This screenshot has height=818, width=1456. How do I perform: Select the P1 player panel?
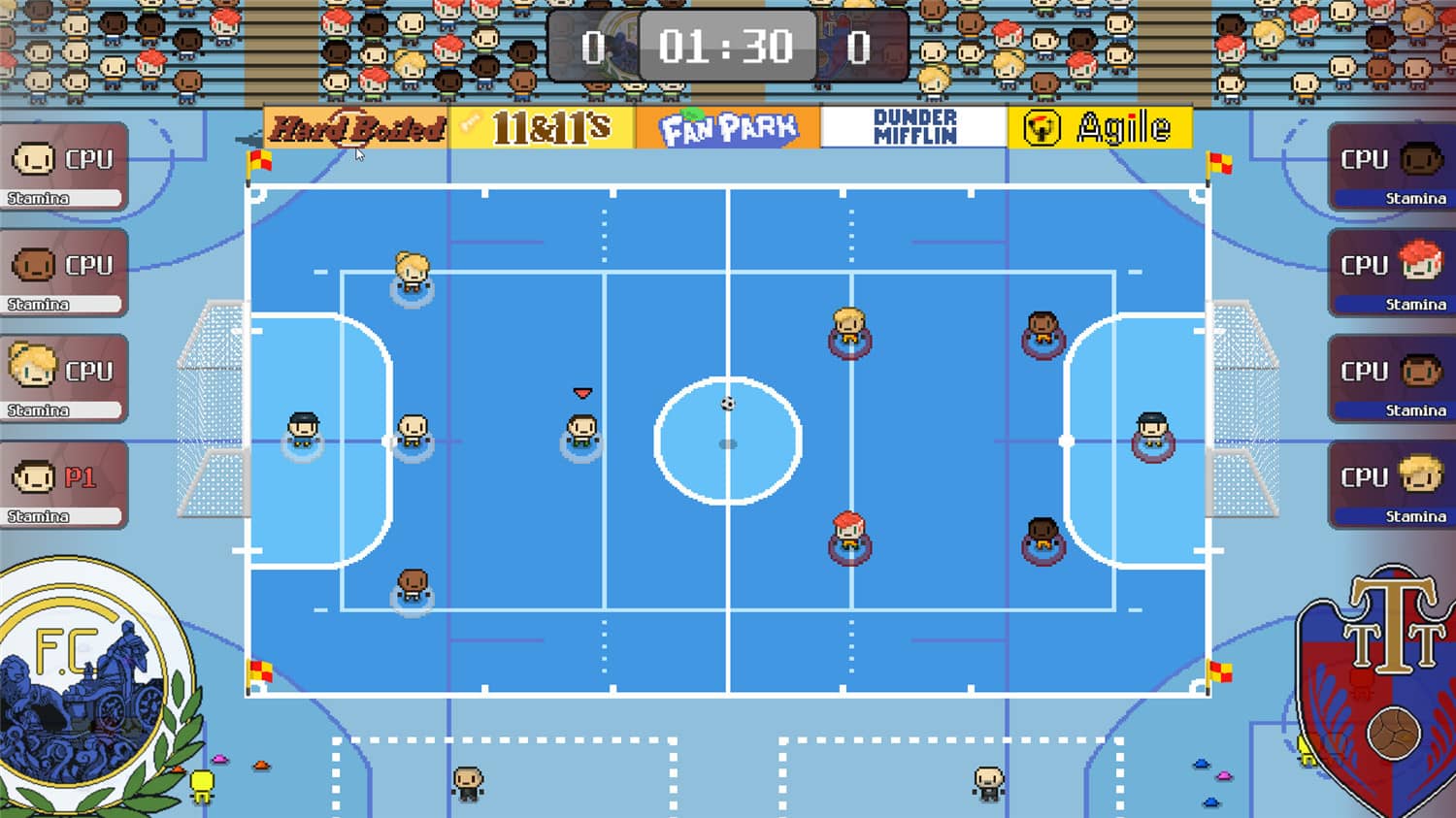pyautogui.click(x=63, y=483)
